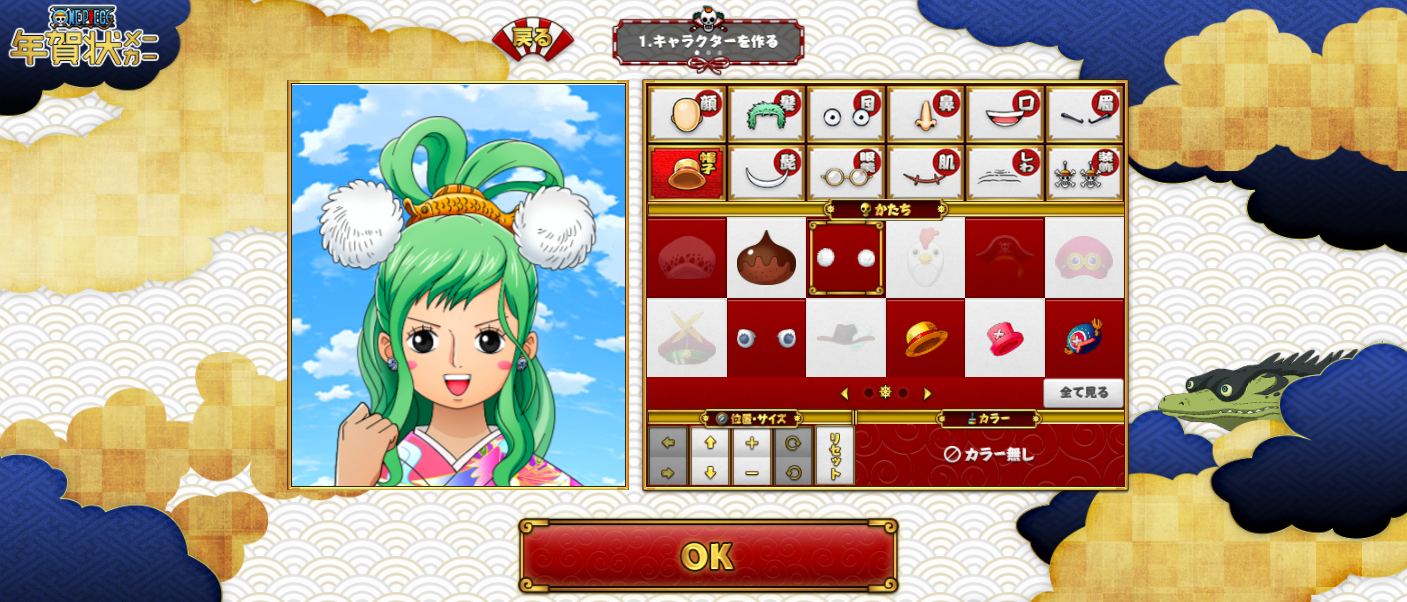Reset position and size with リセット
1407x602 pixels.
click(834, 456)
